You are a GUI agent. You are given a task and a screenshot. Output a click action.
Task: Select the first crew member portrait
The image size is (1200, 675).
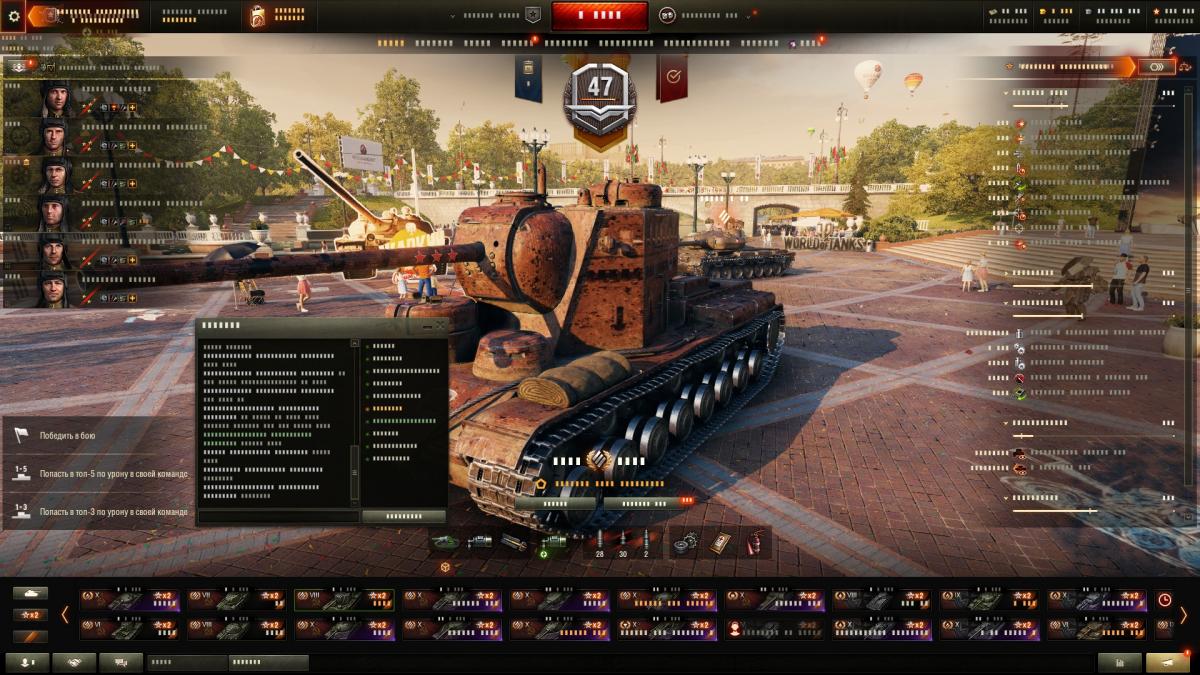click(x=54, y=99)
